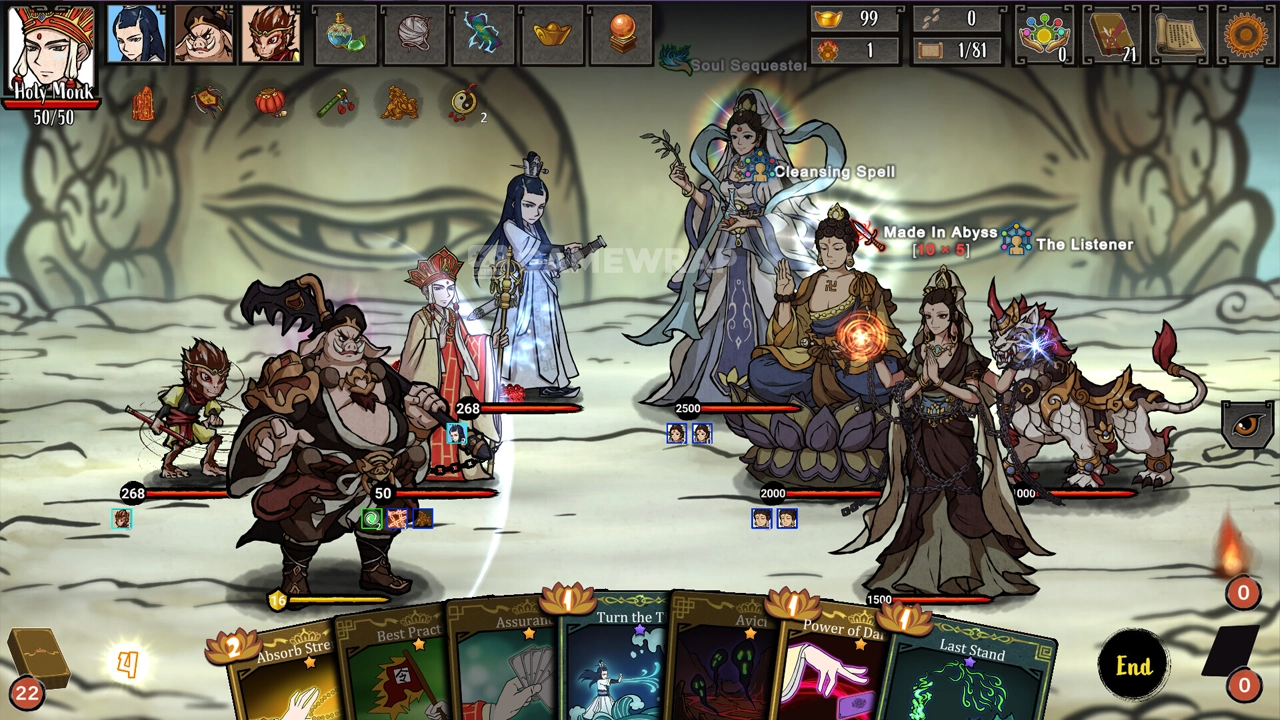Open the red deck book
This screenshot has height=720, width=1280.
(x=1113, y=35)
